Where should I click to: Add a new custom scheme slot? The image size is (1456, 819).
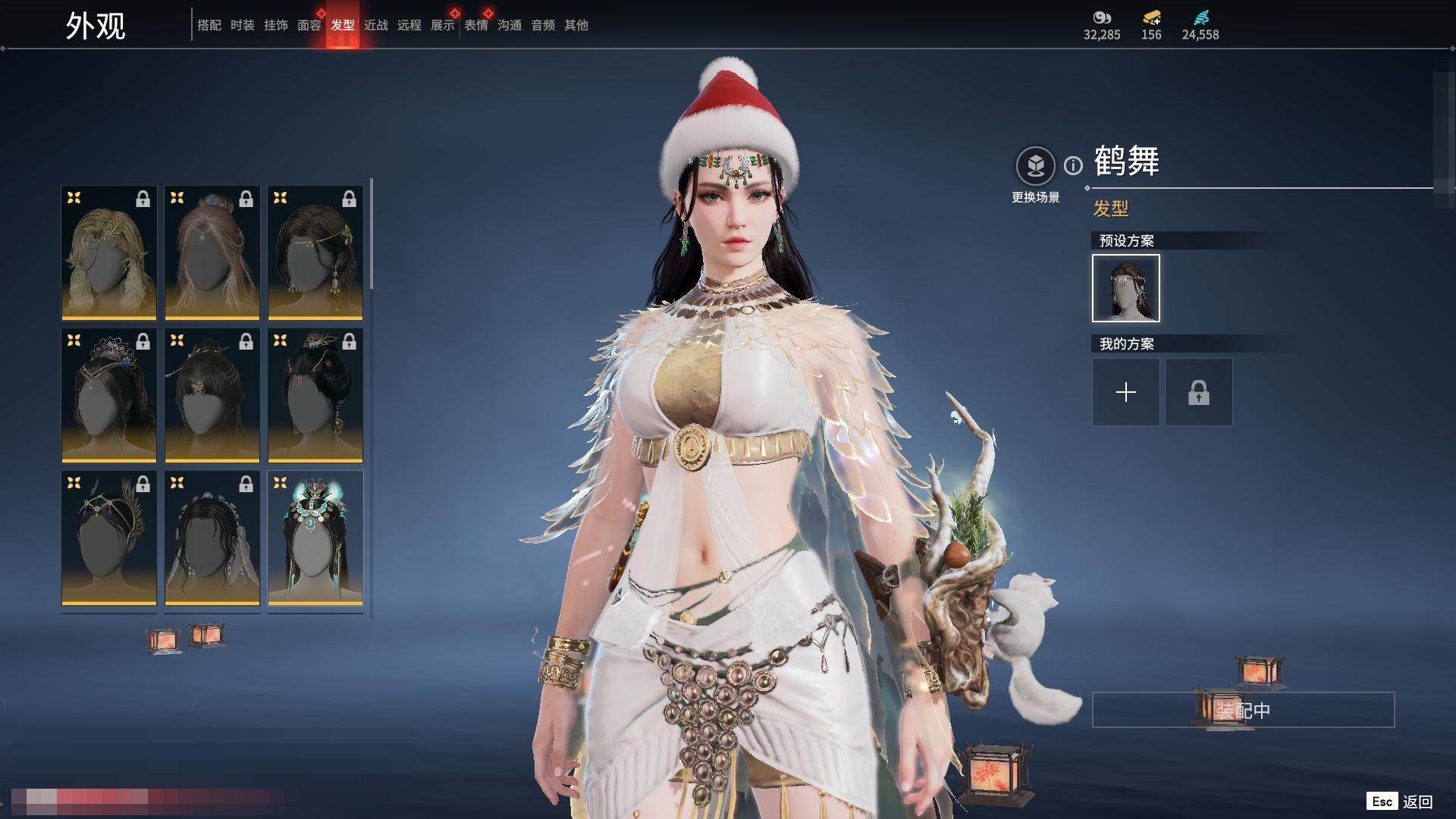point(1125,392)
